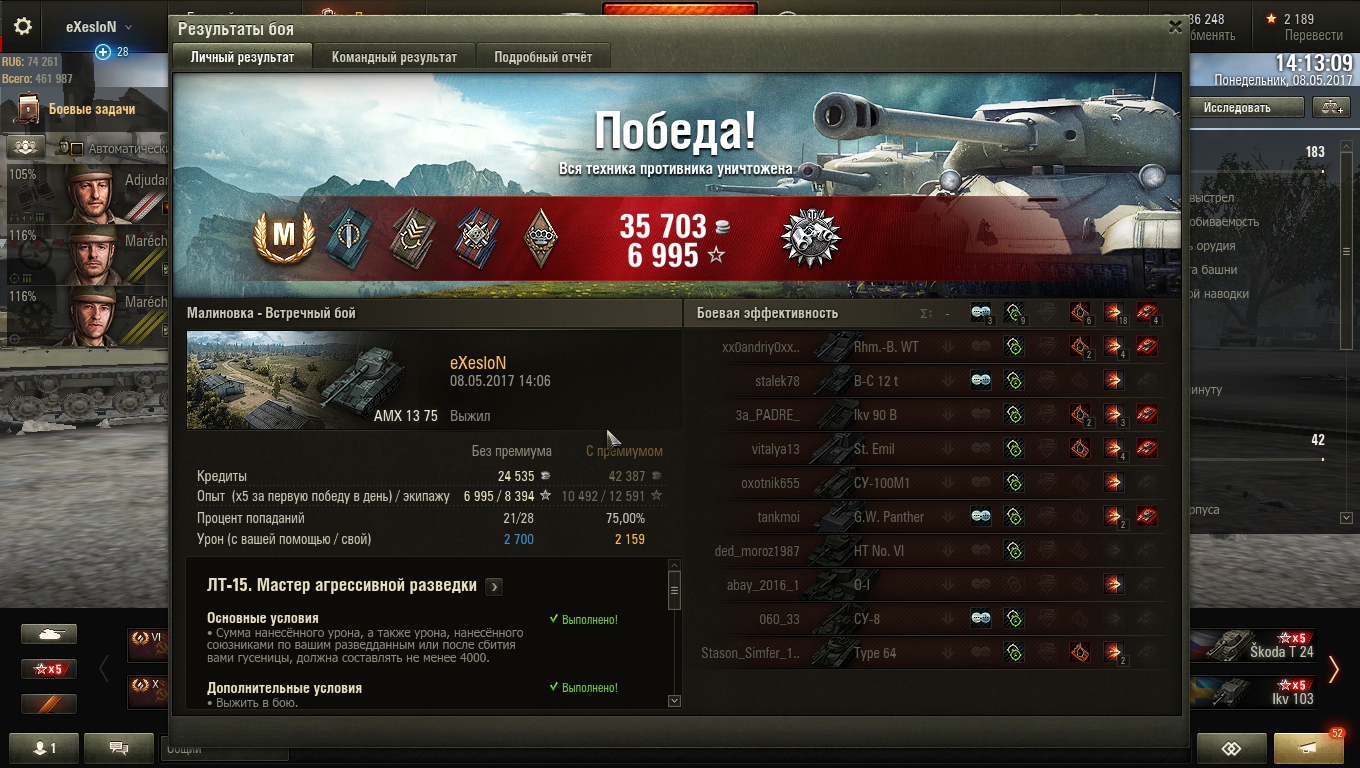Open the eXesloN account dropdown

point(98,27)
